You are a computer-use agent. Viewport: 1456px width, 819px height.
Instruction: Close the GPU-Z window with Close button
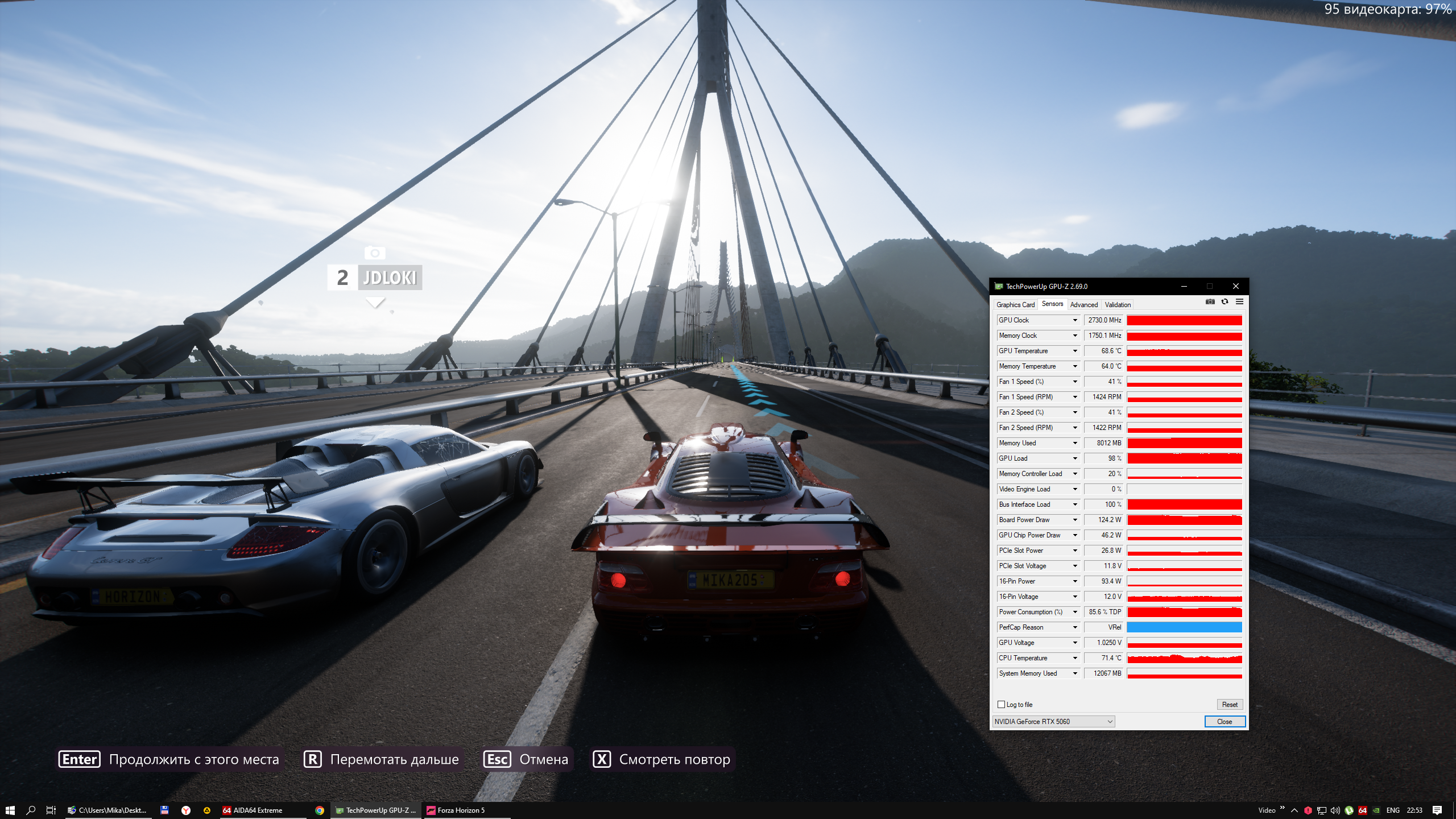point(1225,722)
